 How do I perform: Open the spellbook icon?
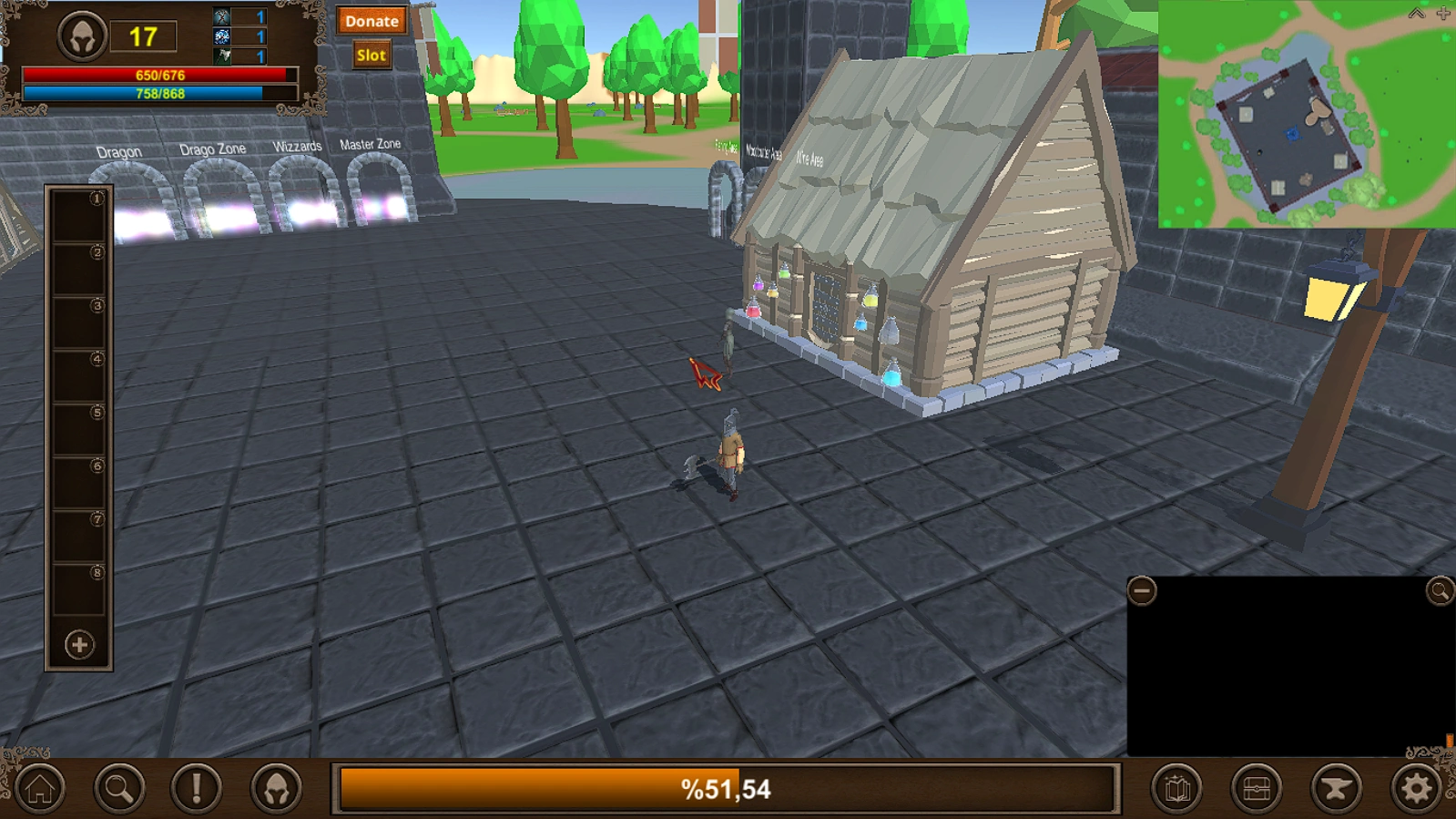(x=1176, y=785)
